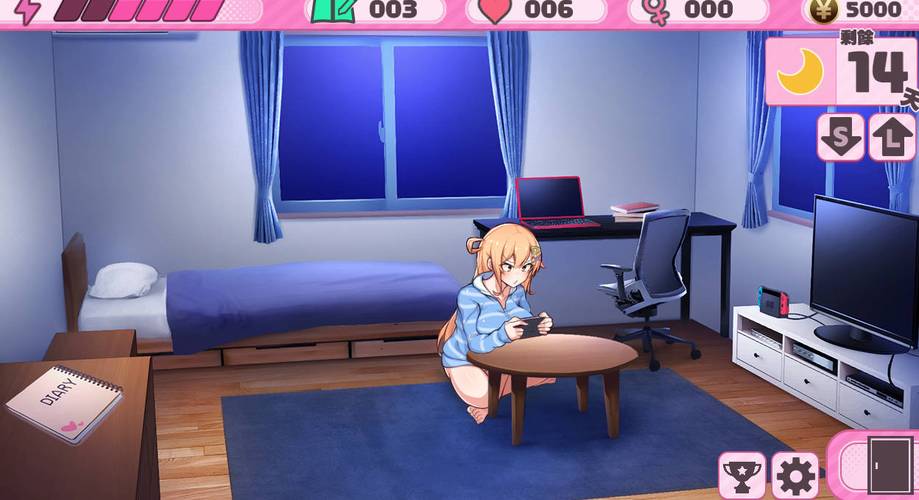Open the load menu with the L arrow

(x=890, y=136)
